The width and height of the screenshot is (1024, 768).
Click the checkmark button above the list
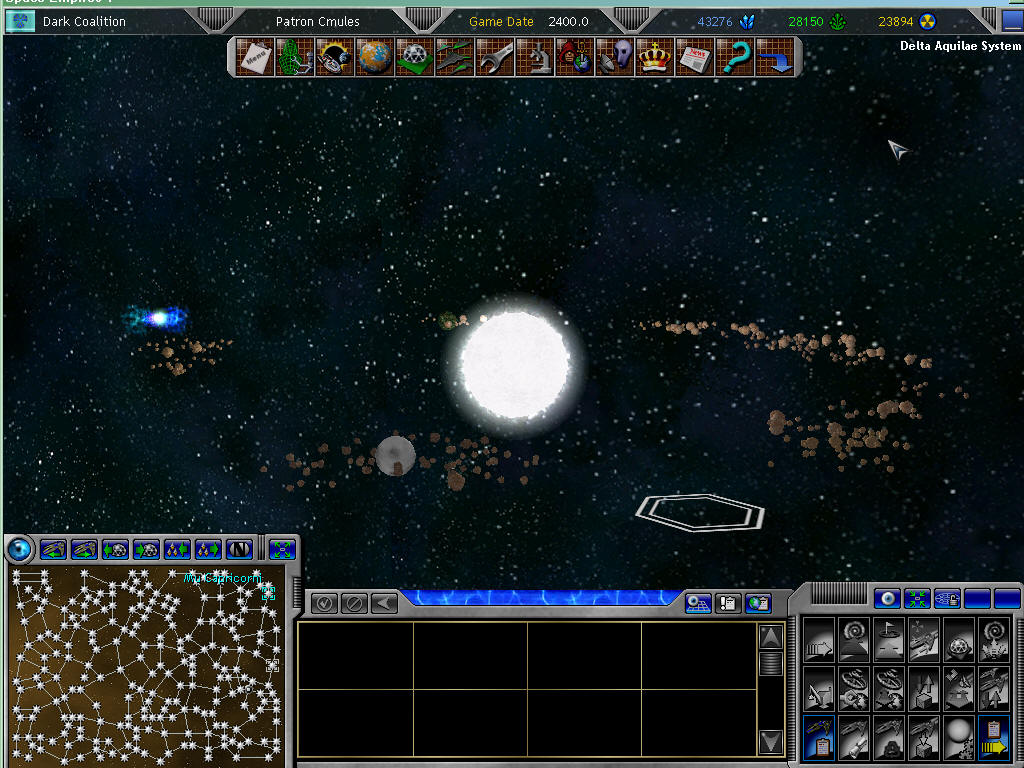coord(324,603)
